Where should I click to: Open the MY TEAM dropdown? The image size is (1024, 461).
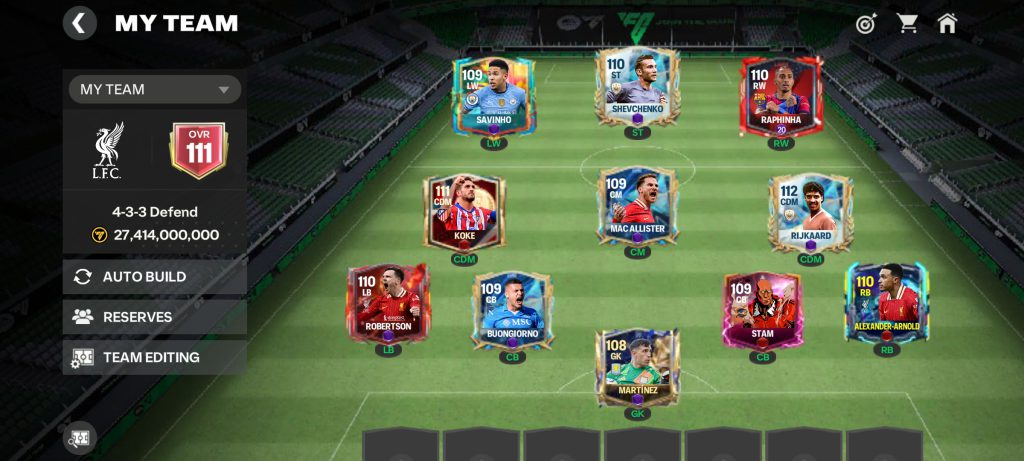(155, 89)
